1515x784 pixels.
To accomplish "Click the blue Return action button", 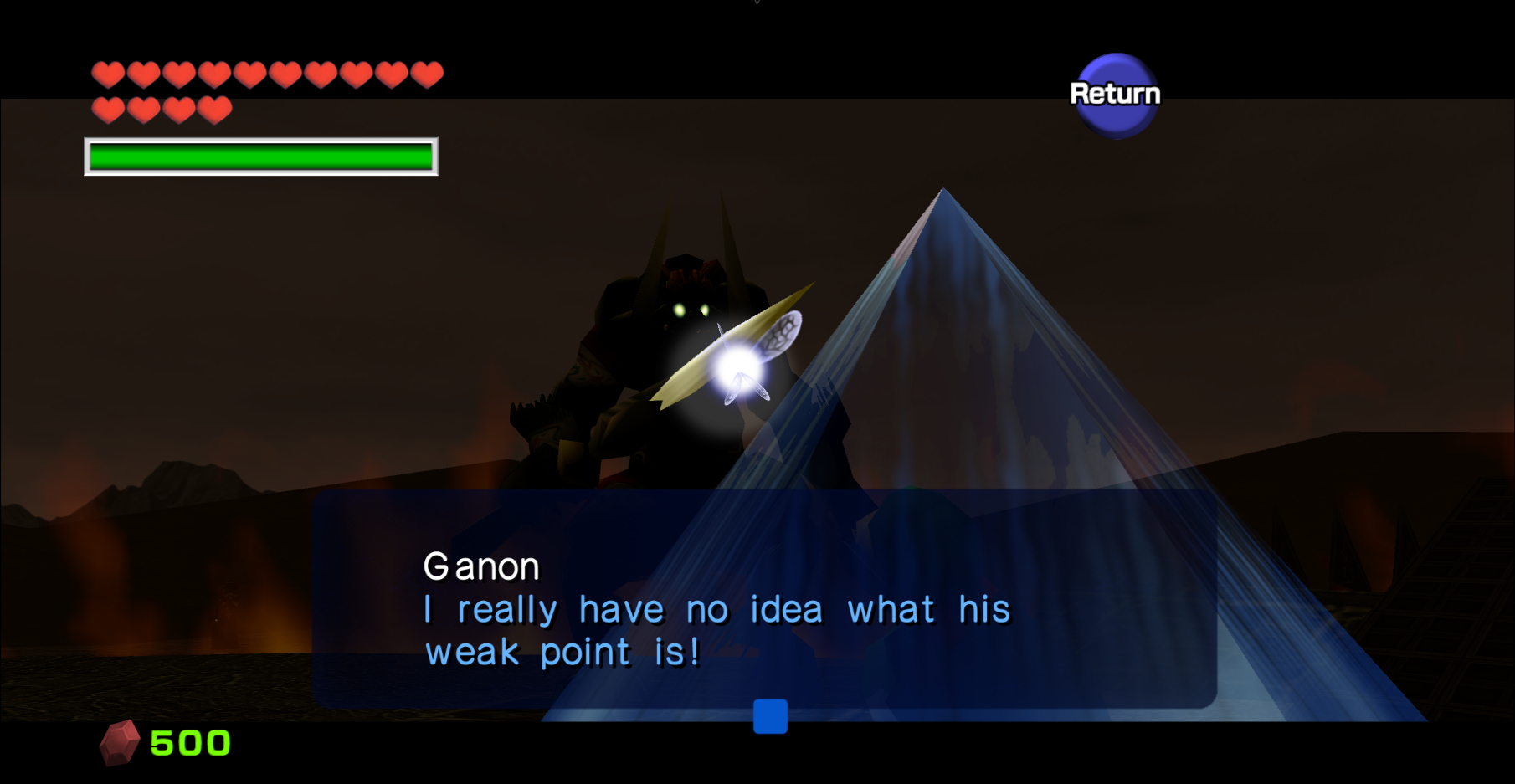I will pos(1115,95).
